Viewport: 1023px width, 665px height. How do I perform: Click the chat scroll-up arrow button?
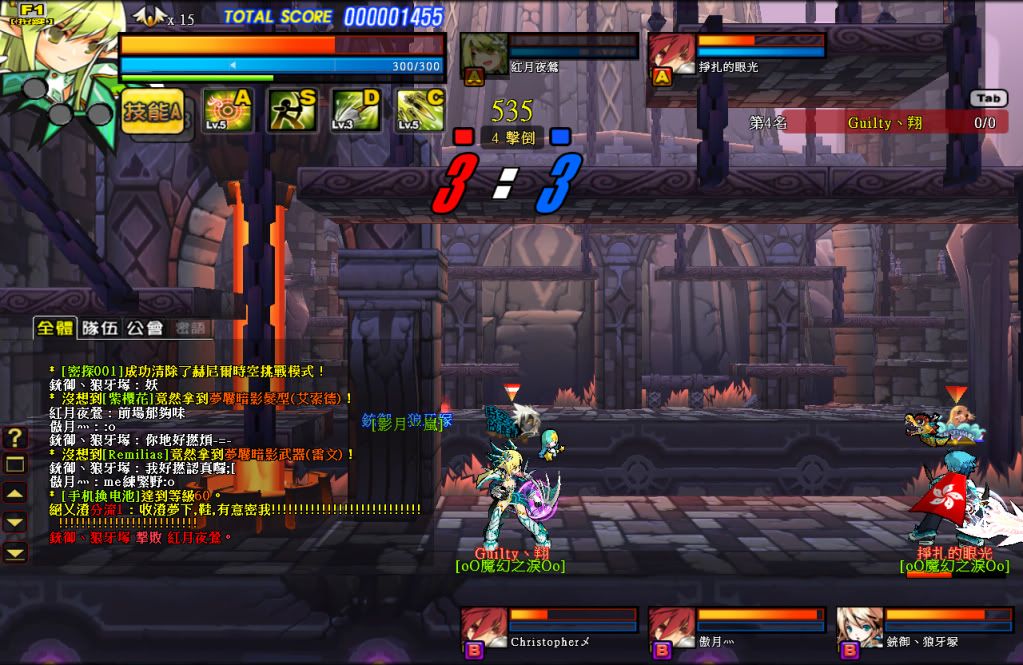tap(15, 493)
